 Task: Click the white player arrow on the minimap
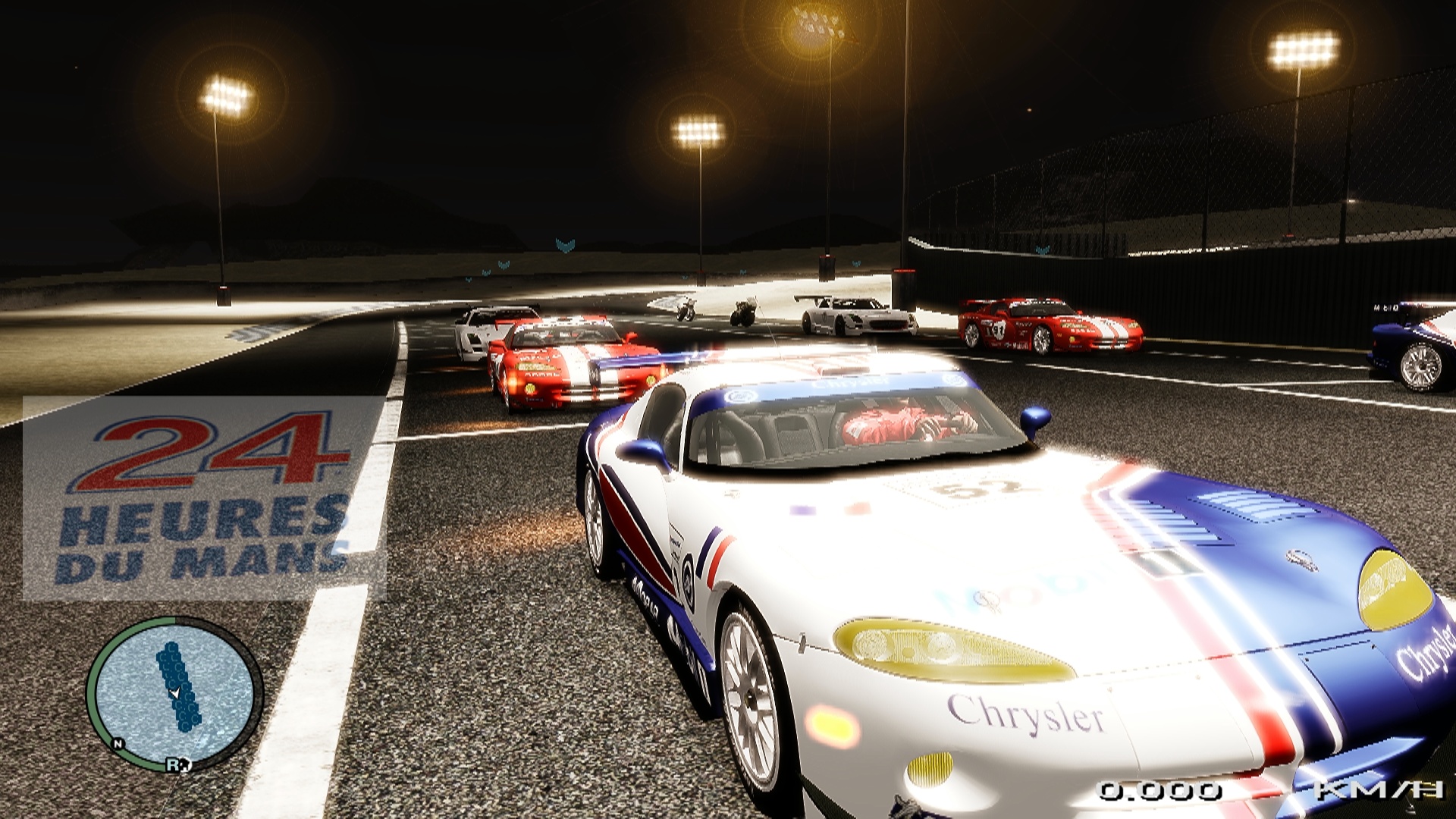coord(175,692)
